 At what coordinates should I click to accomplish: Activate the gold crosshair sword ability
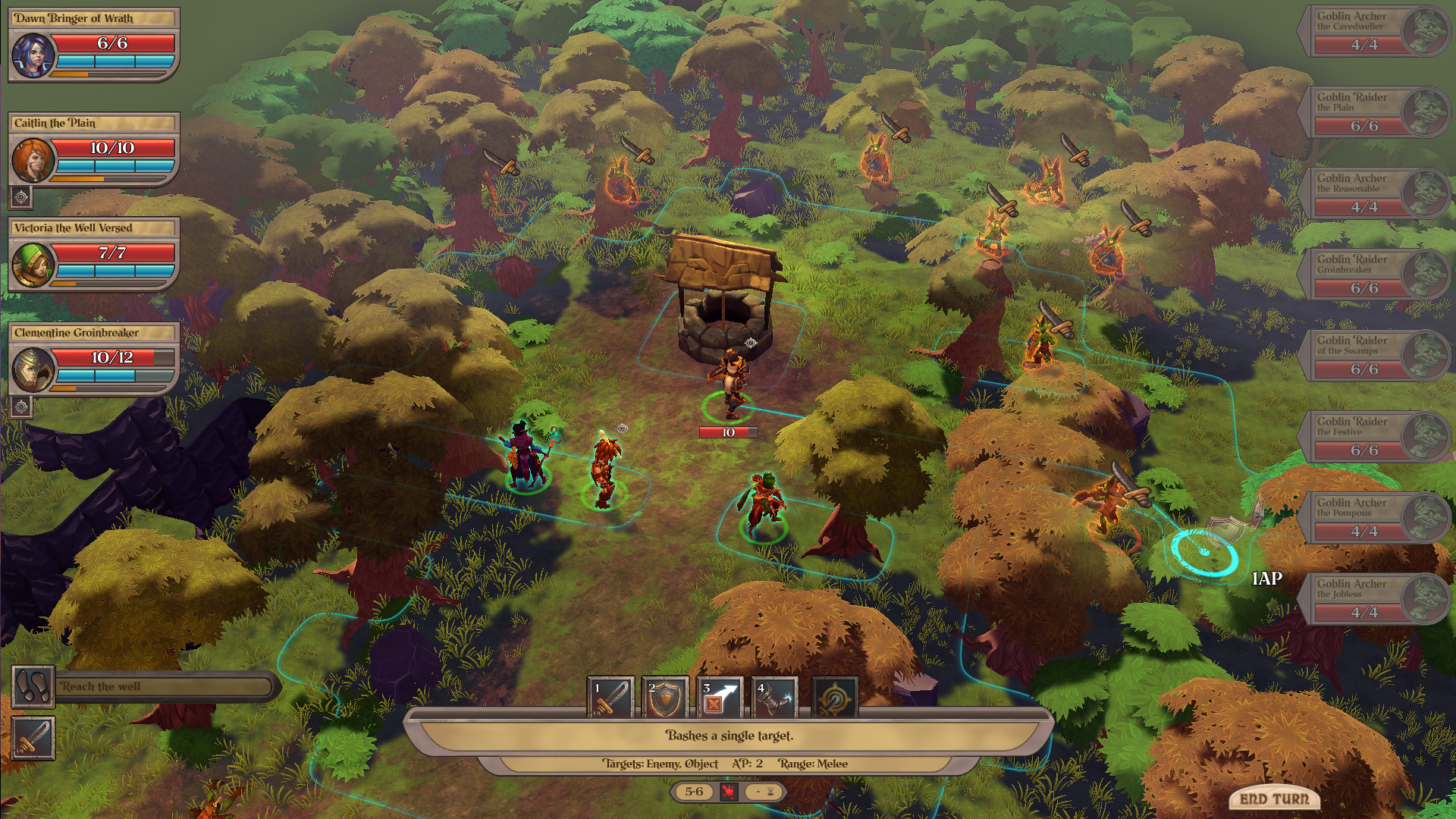(835, 698)
